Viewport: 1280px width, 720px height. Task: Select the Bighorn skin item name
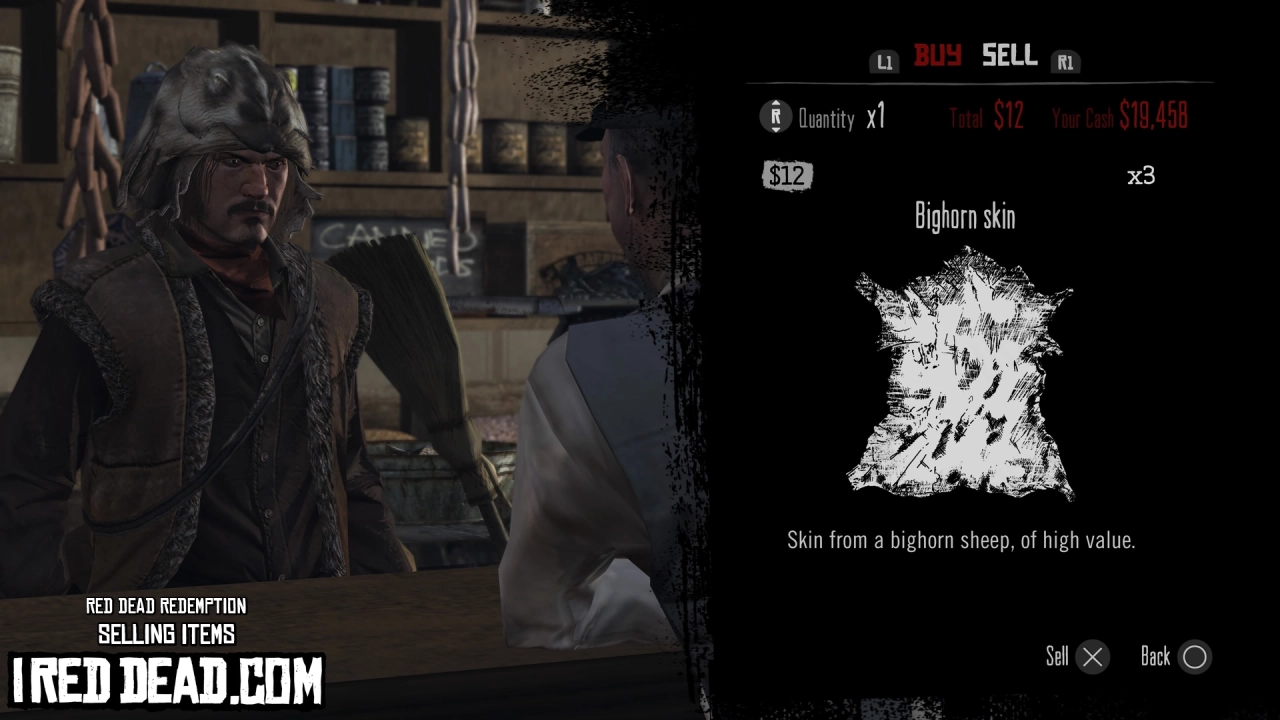(x=963, y=217)
